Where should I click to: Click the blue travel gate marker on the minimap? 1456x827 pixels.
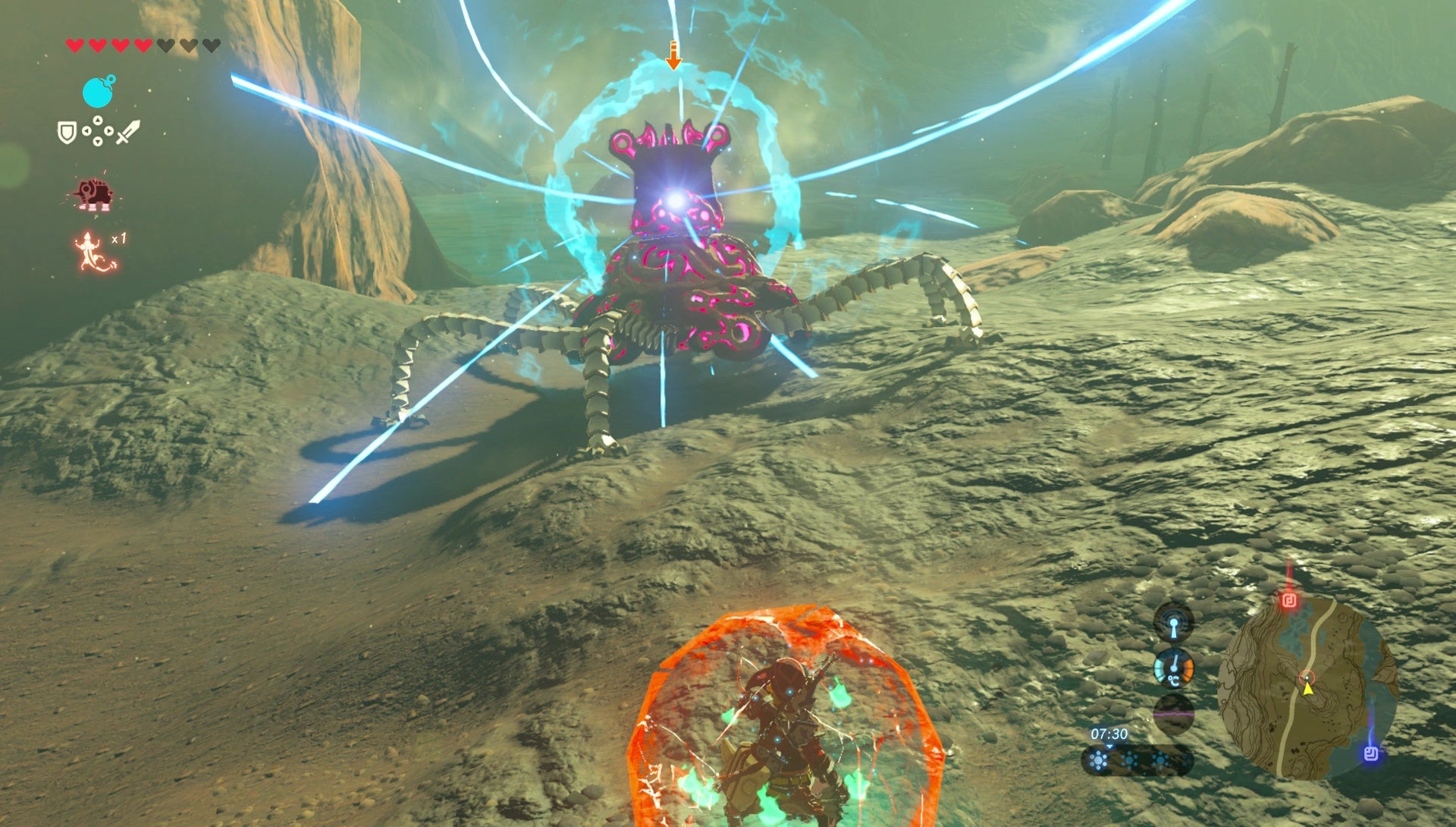click(1372, 753)
